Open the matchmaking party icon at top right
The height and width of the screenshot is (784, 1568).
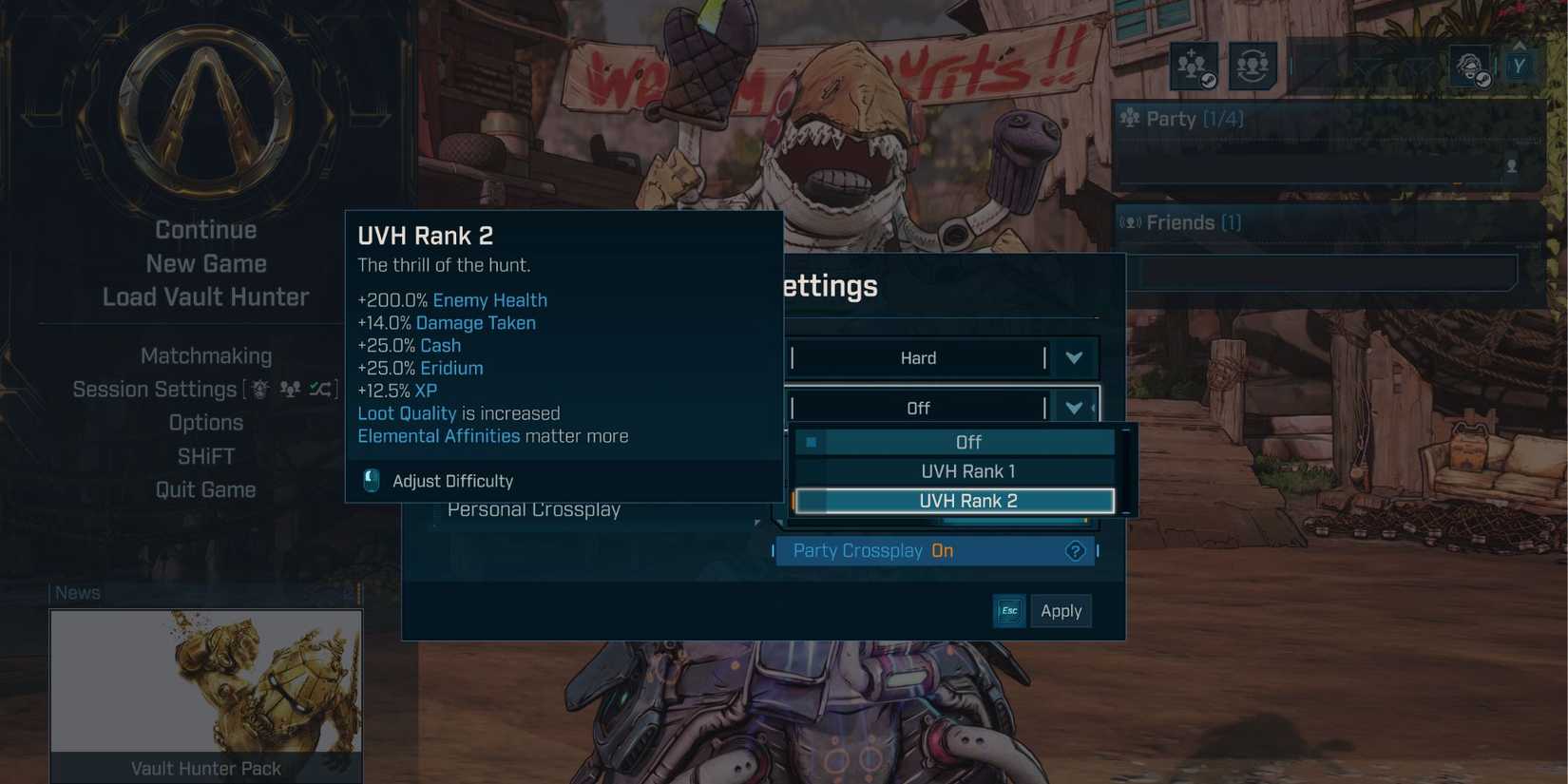[1254, 67]
